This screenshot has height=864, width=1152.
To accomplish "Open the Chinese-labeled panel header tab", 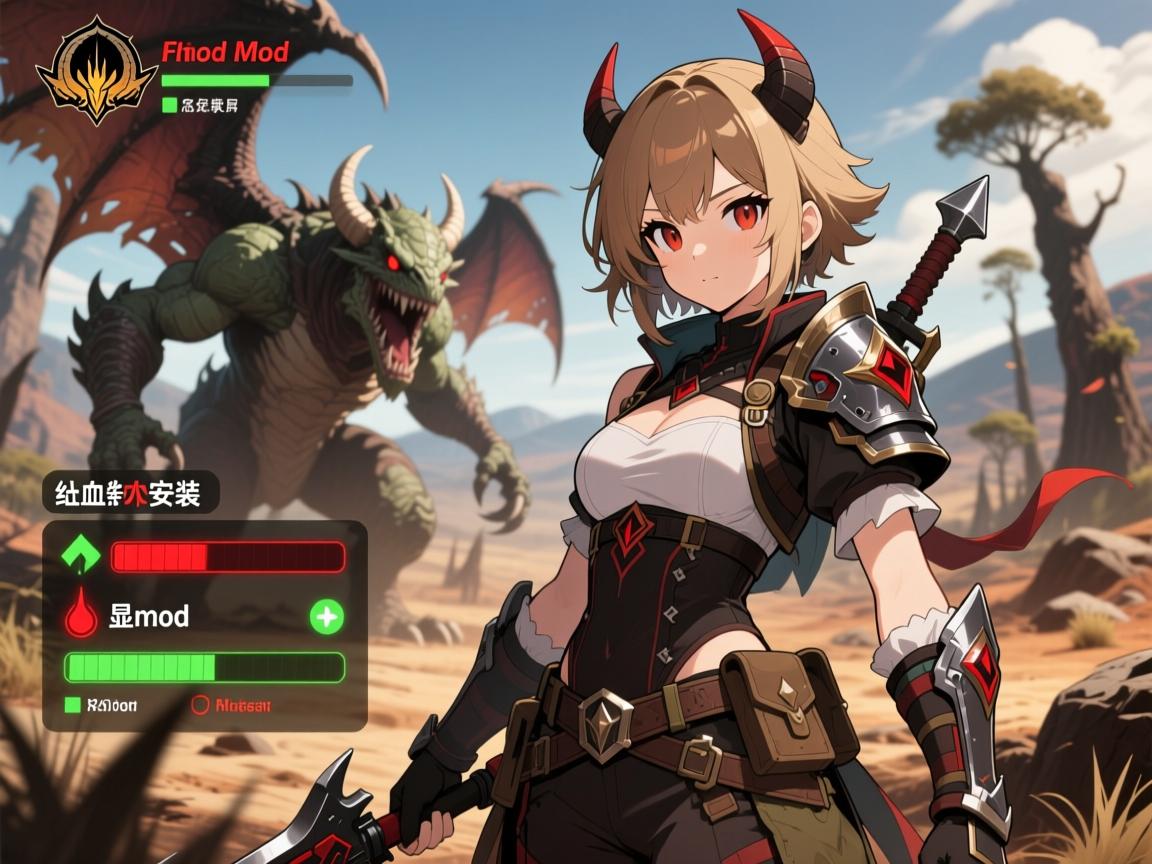I will pos(130,493).
